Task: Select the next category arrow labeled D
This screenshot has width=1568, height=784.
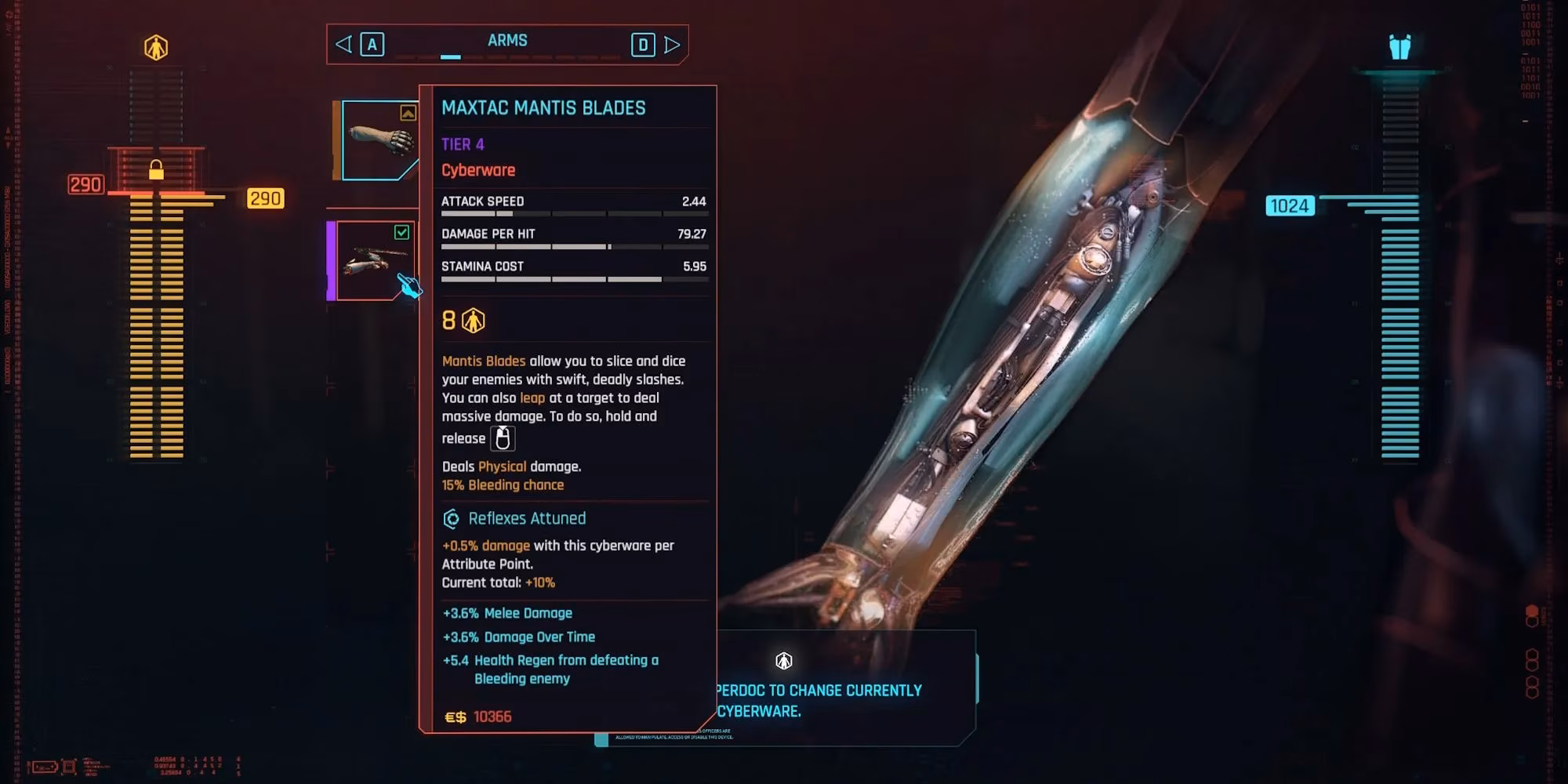Action: click(x=644, y=44)
